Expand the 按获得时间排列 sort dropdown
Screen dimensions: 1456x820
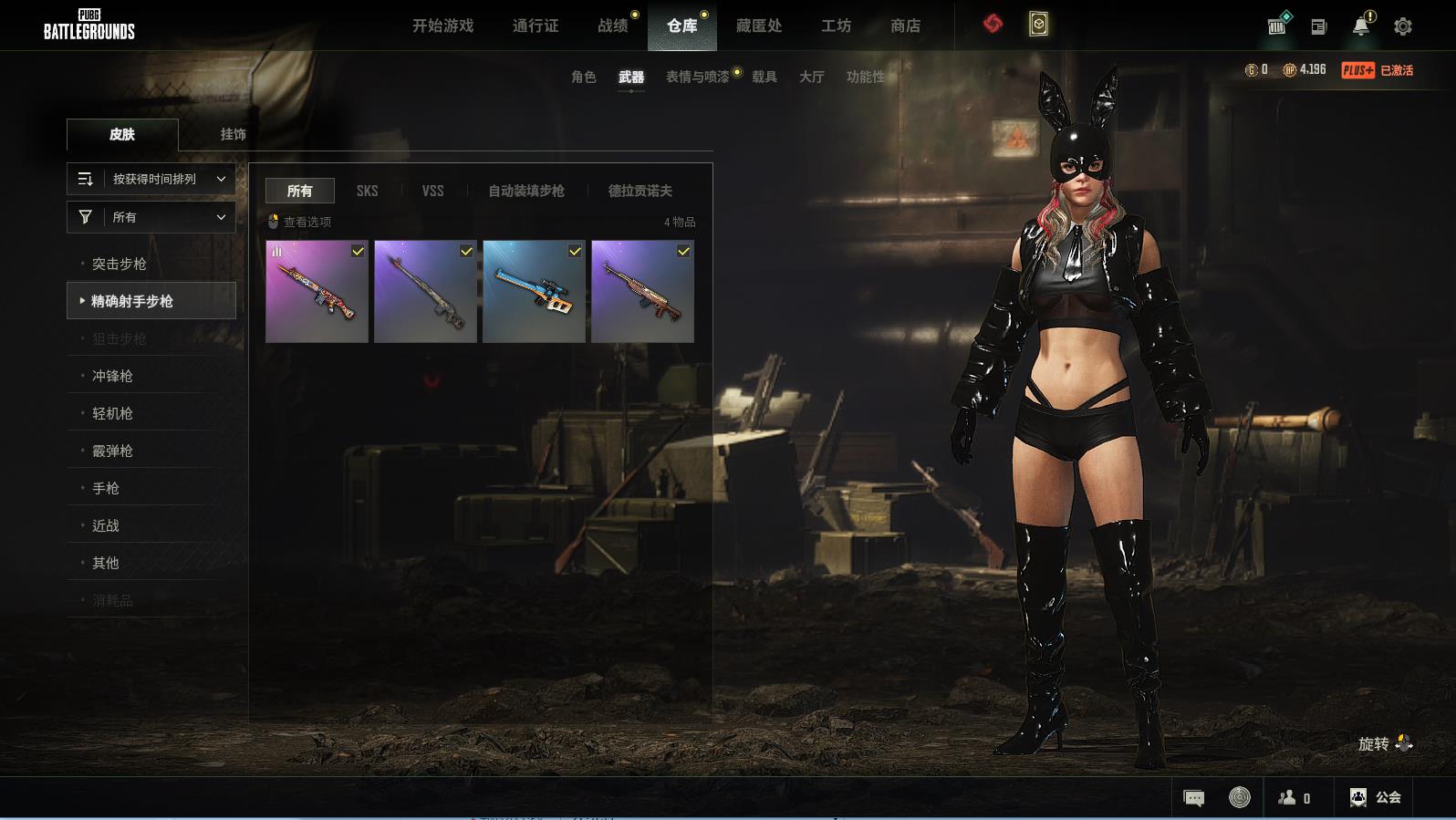151,179
